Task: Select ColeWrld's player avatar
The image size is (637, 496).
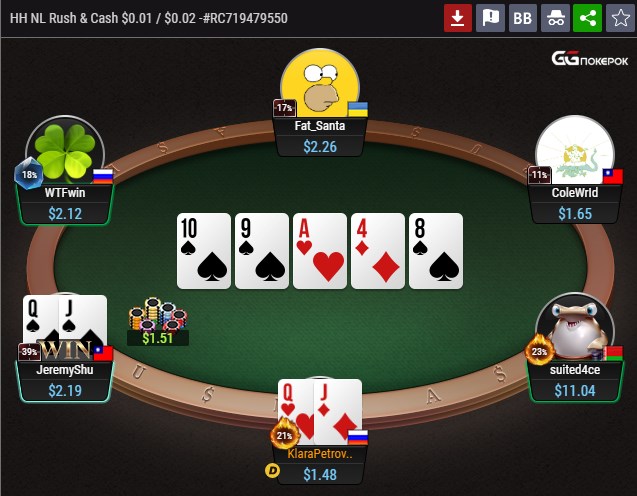Action: 574,152
